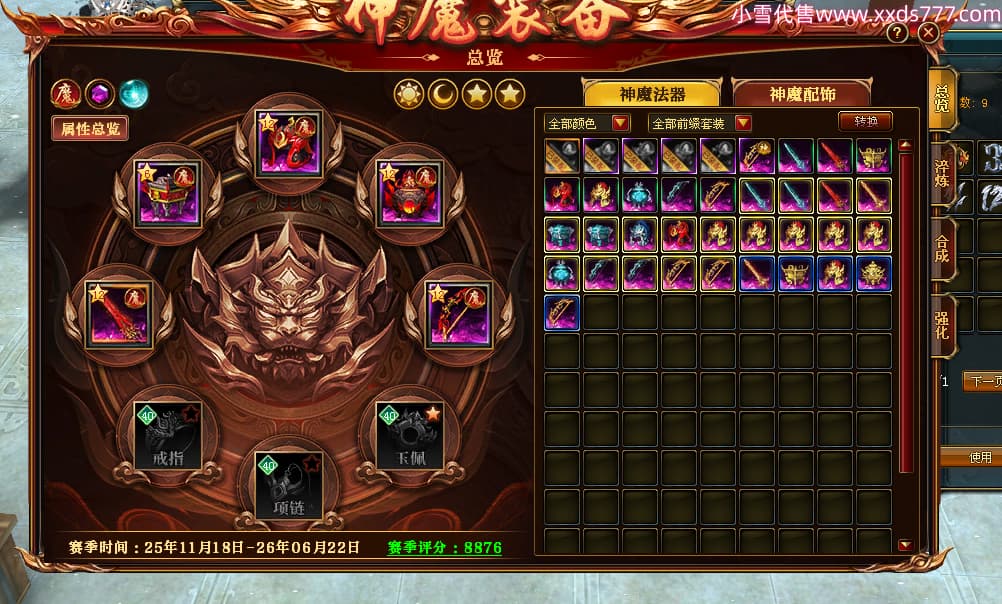Click the 使用 use button

coord(981,457)
